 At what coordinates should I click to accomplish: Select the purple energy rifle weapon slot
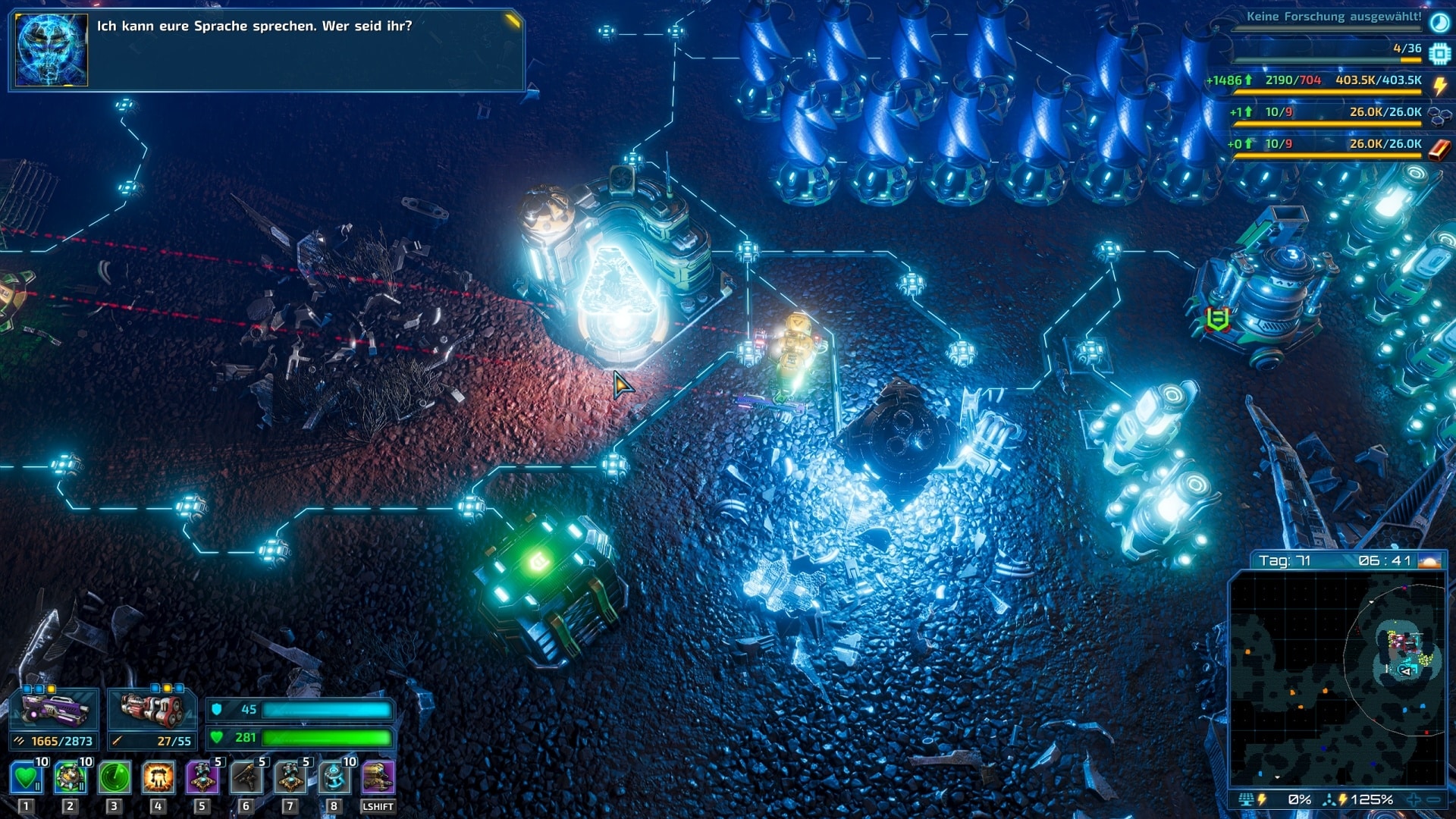(55, 711)
